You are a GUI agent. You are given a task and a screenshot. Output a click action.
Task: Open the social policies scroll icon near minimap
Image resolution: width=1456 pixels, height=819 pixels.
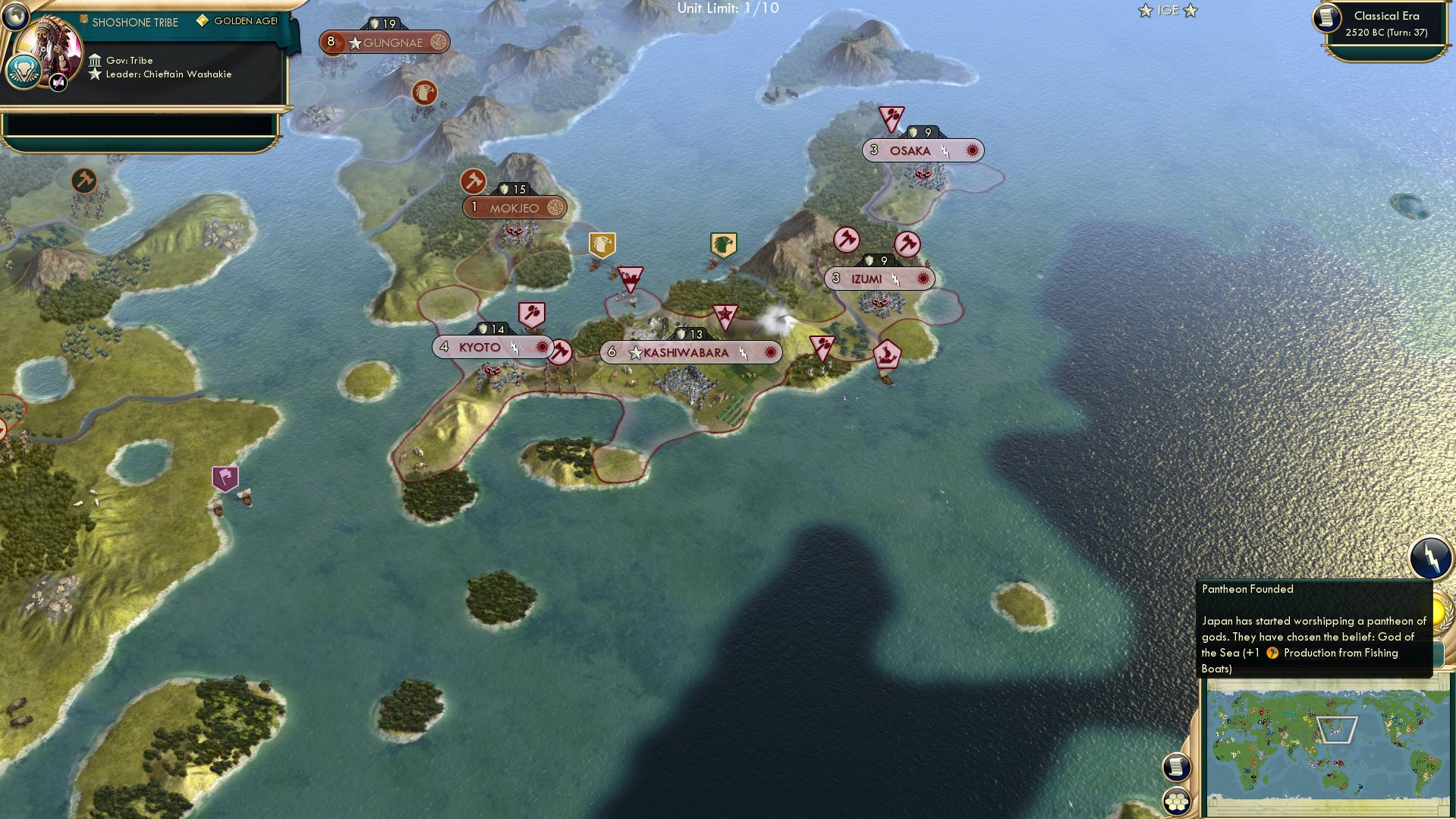point(1178,766)
